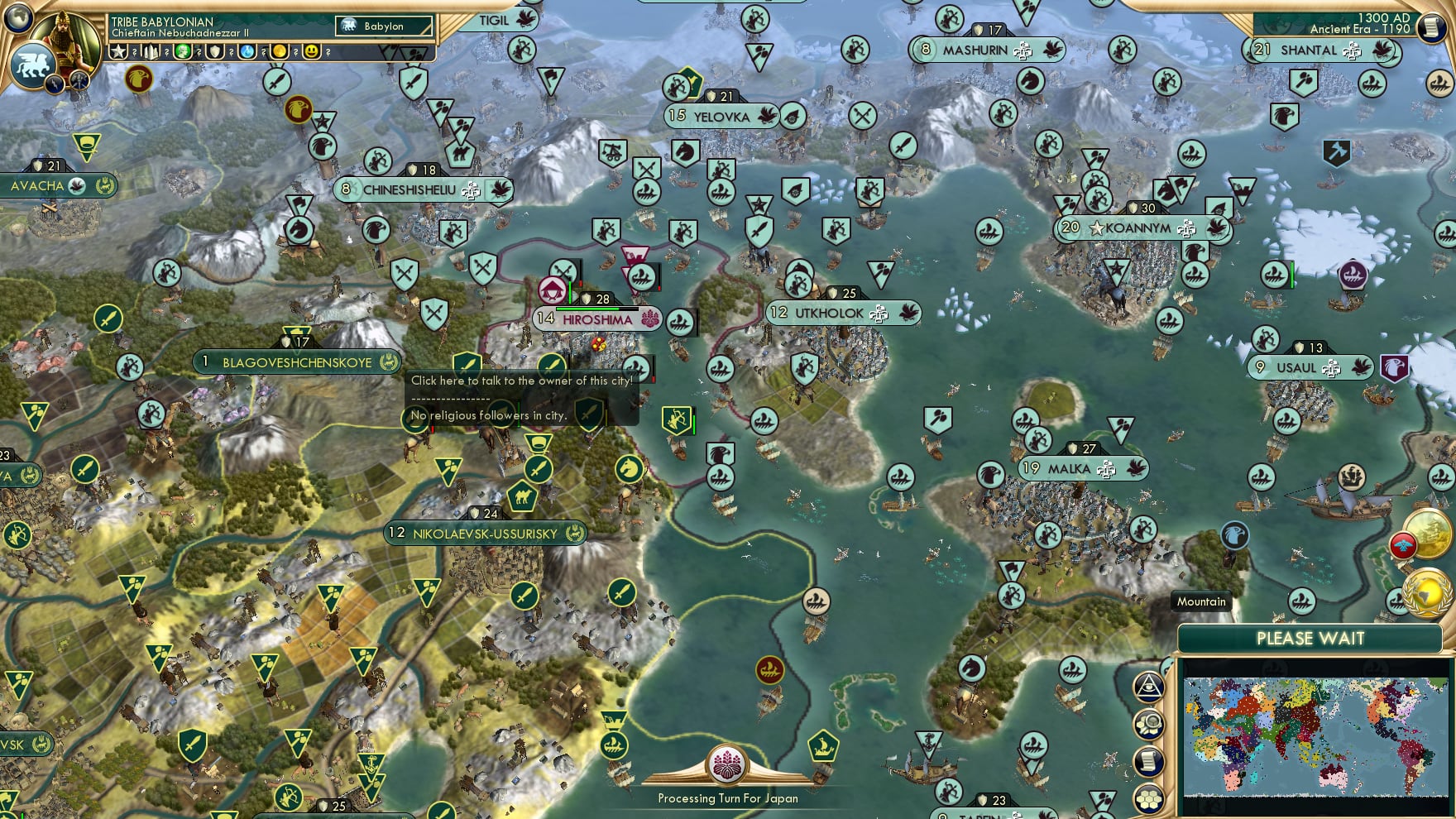This screenshot has height=819, width=1456.
Task: Talk to the city owner via the tooltip link
Action: click(x=521, y=381)
